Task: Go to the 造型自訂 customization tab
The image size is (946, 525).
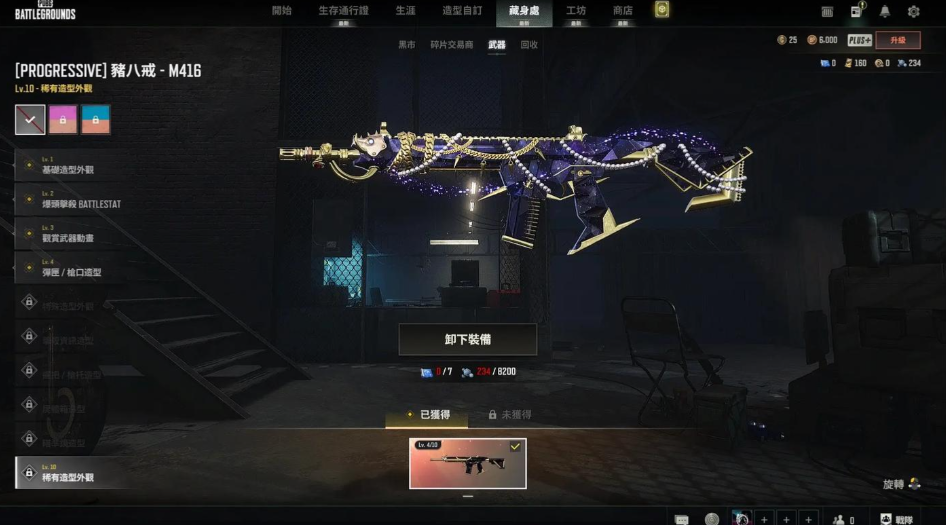Action: (462, 11)
